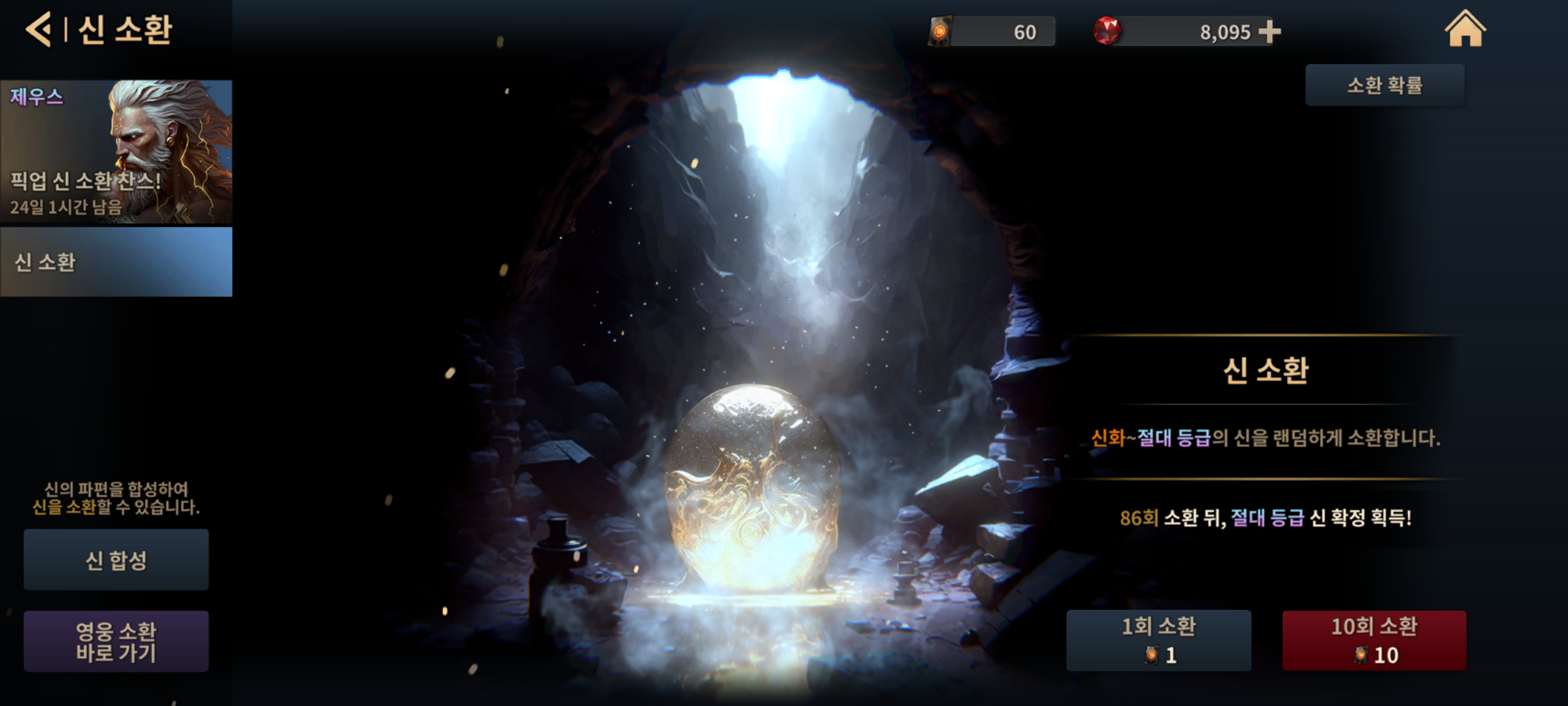Tap the summon ticket currency icon
This screenshot has width=1568, height=706.
point(940,31)
